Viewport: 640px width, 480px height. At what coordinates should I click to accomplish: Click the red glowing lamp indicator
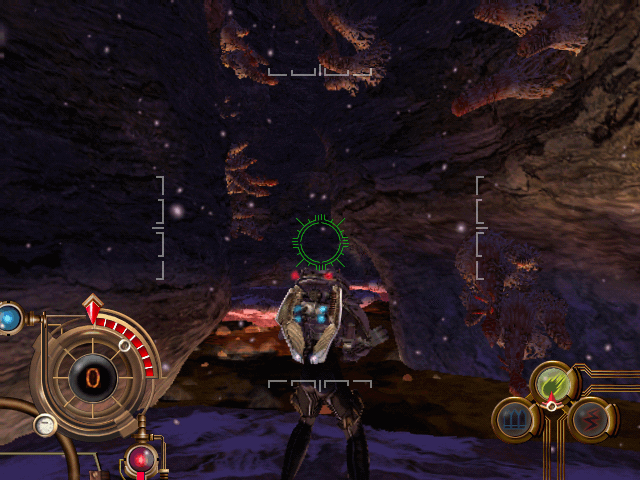tap(141, 459)
